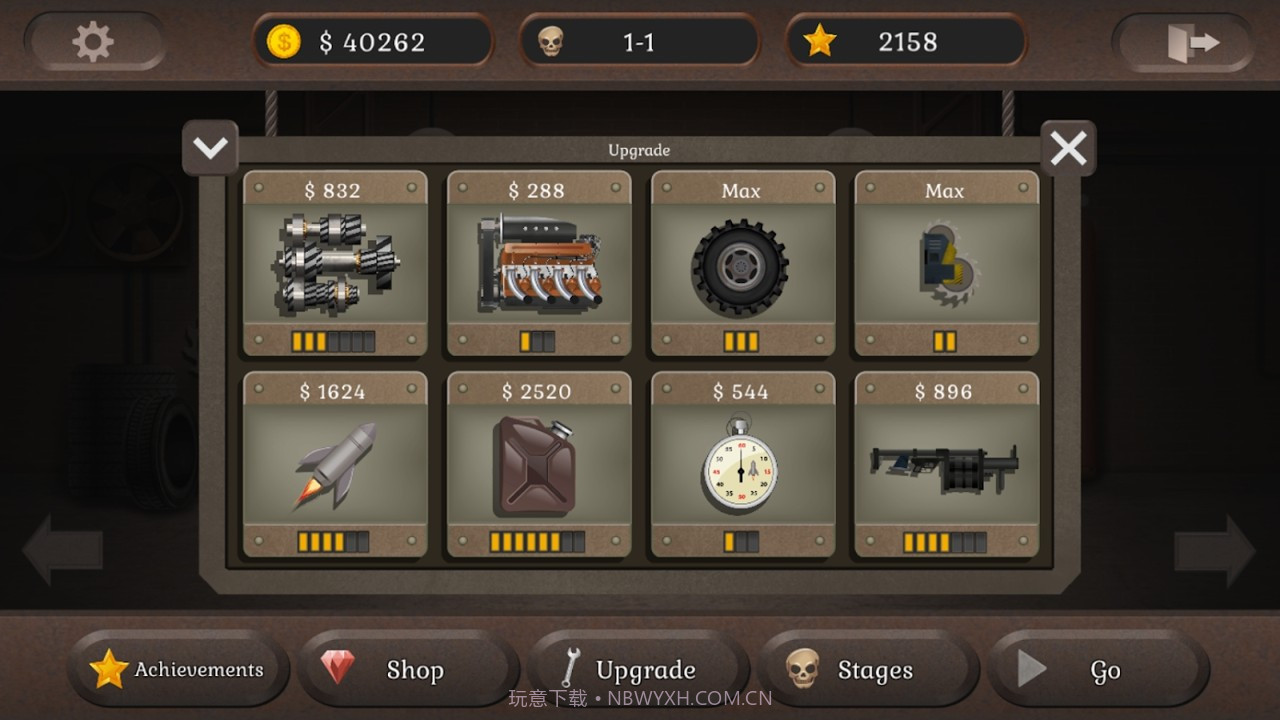Select the maxed tire upgrade card

[743, 264]
